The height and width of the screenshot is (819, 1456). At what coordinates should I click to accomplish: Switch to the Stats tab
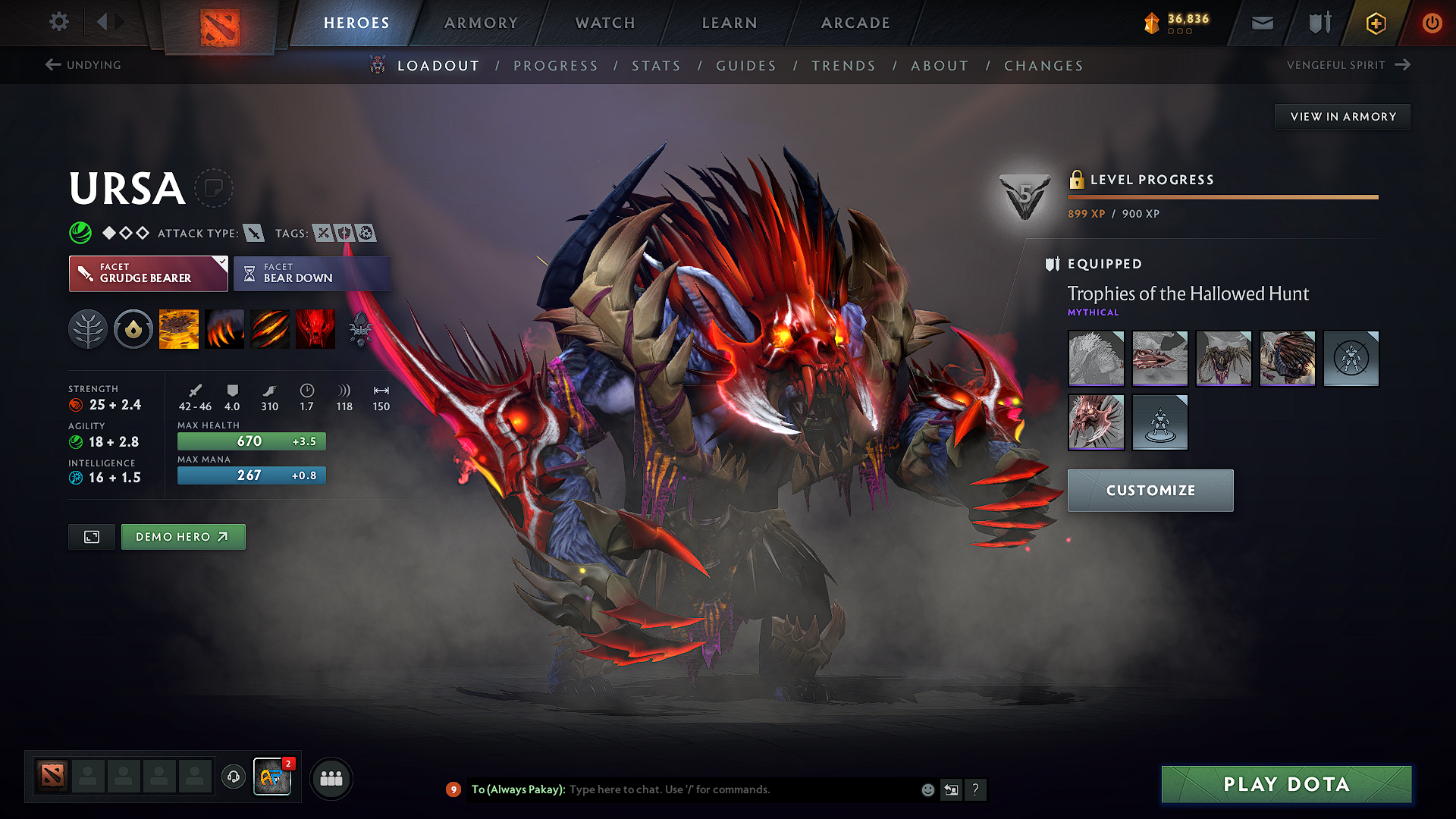(x=656, y=65)
